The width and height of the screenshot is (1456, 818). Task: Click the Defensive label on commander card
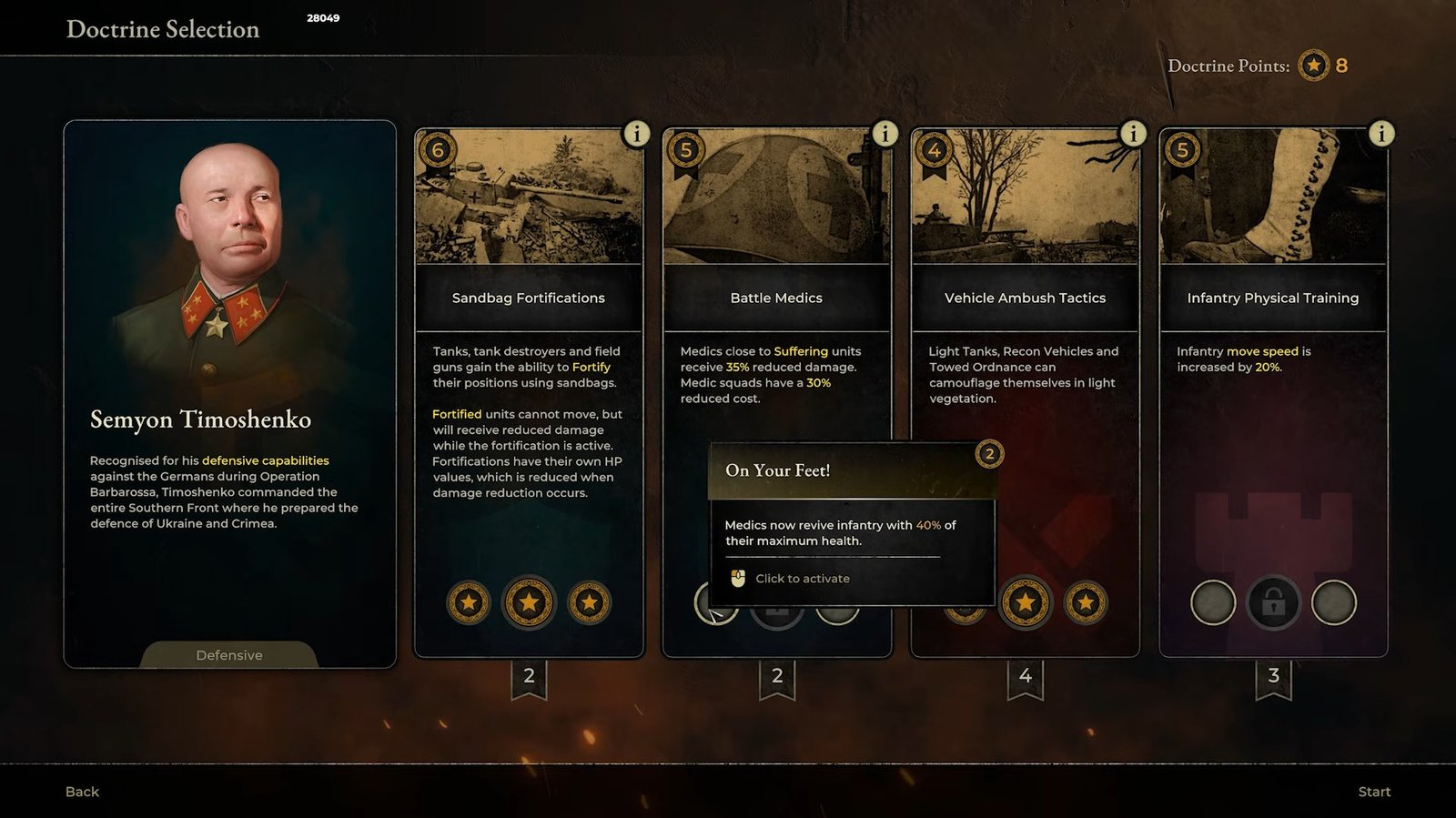tap(229, 655)
